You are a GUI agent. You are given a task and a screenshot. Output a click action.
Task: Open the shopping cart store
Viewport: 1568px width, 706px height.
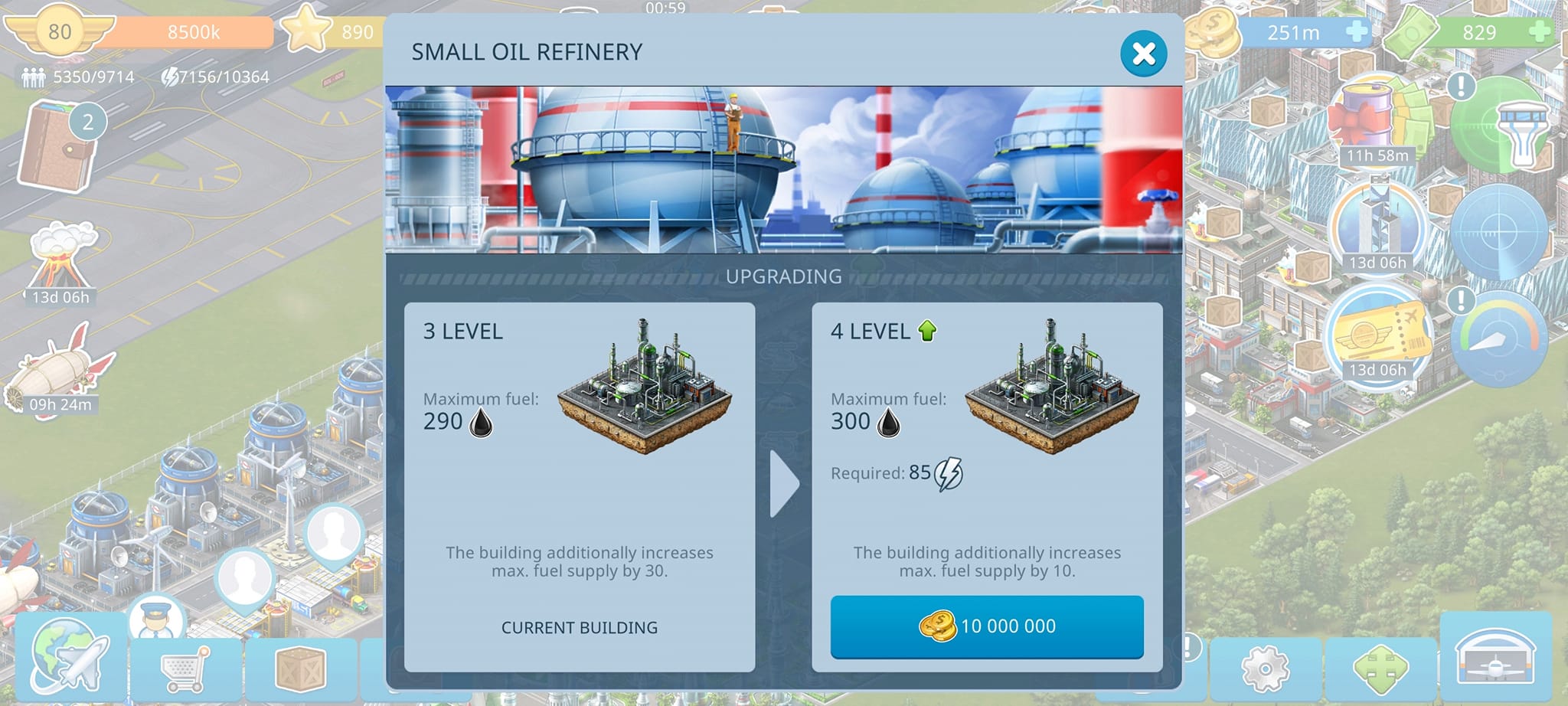[185, 668]
